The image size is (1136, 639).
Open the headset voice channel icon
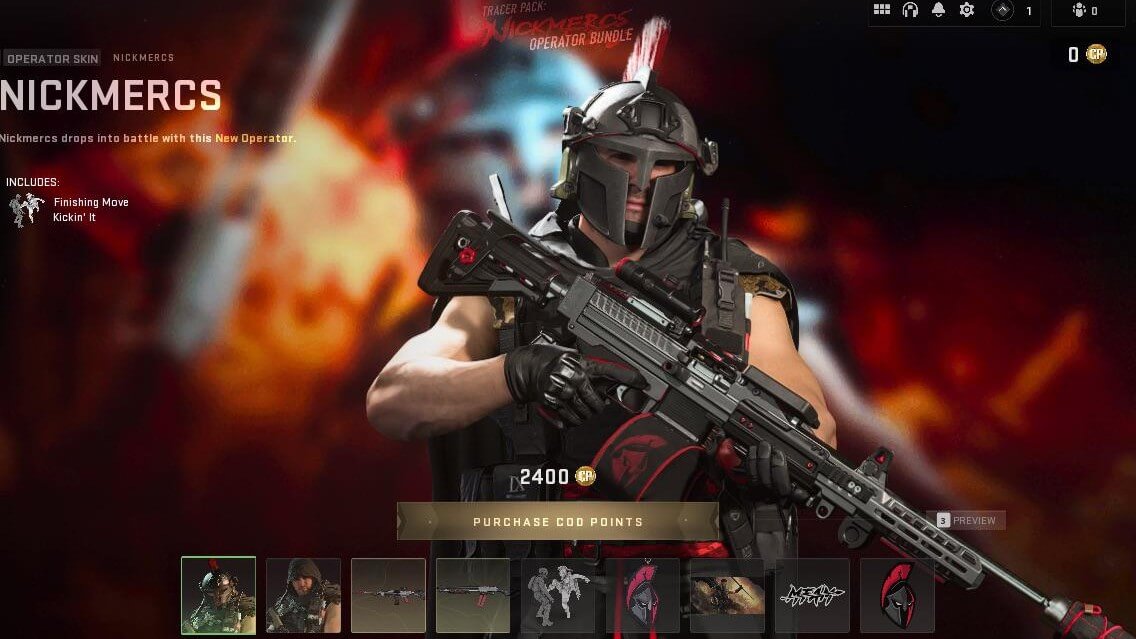910,10
